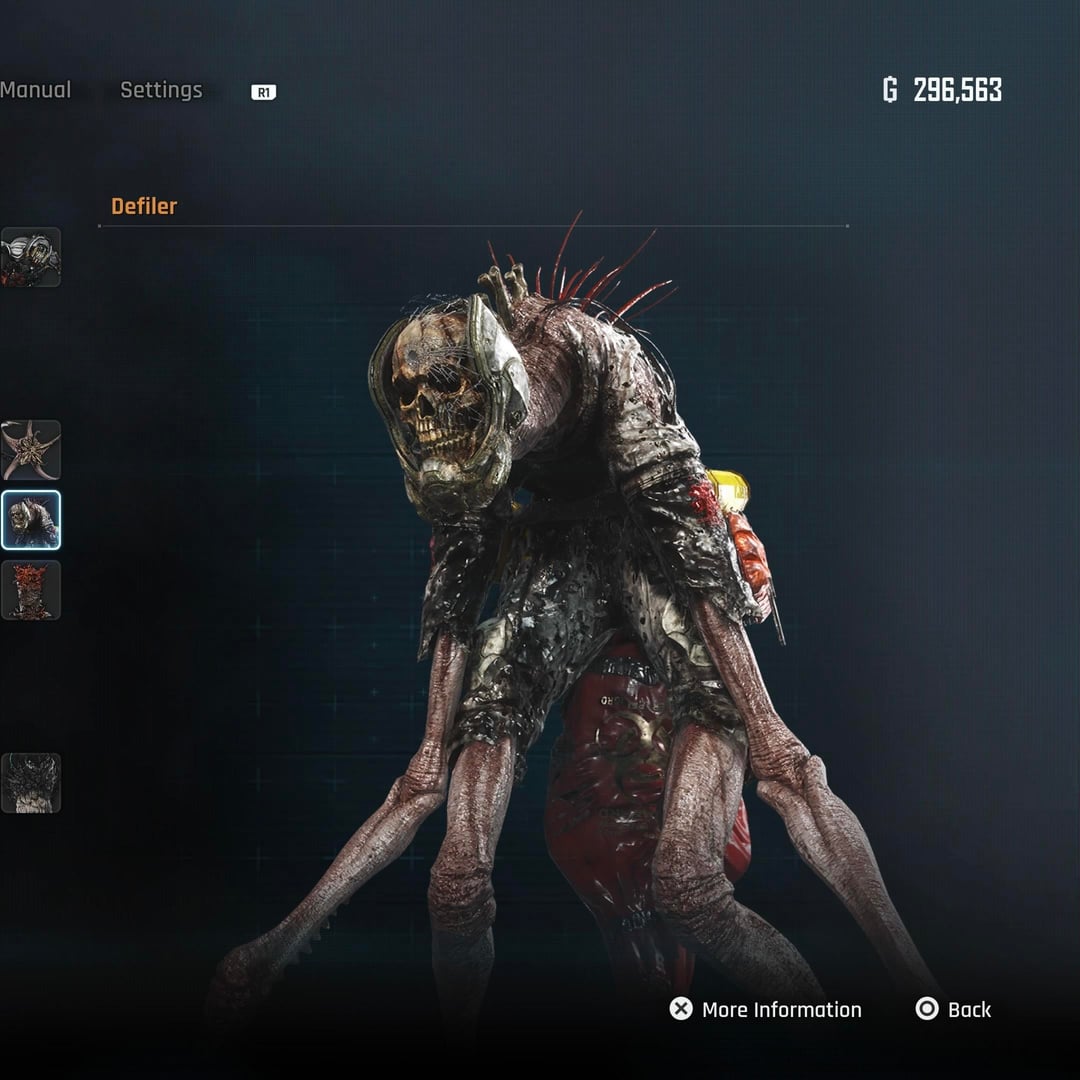Select the helmeted creature thumbnail at top

coord(31,257)
